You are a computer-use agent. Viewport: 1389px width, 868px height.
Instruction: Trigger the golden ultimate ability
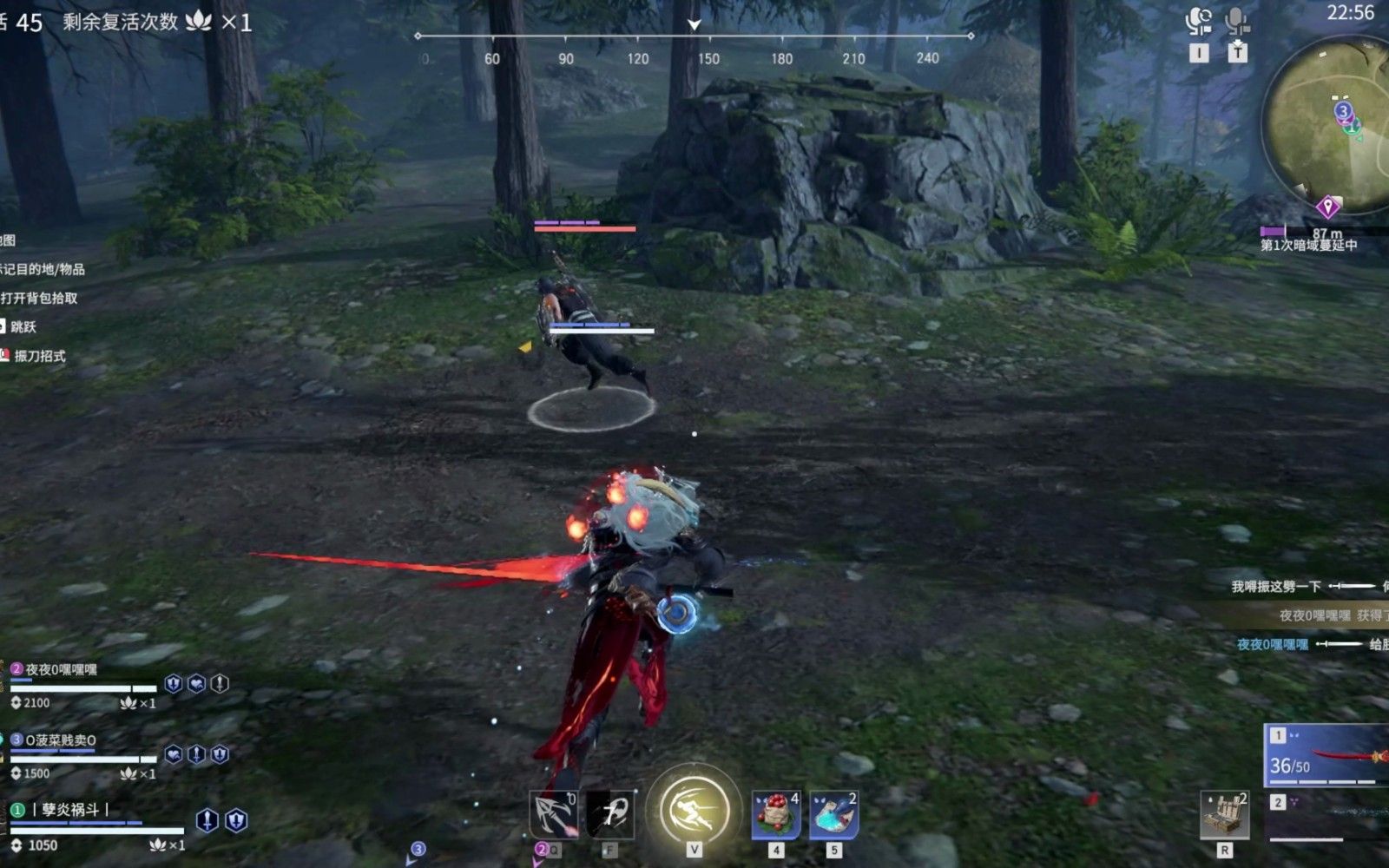click(694, 808)
